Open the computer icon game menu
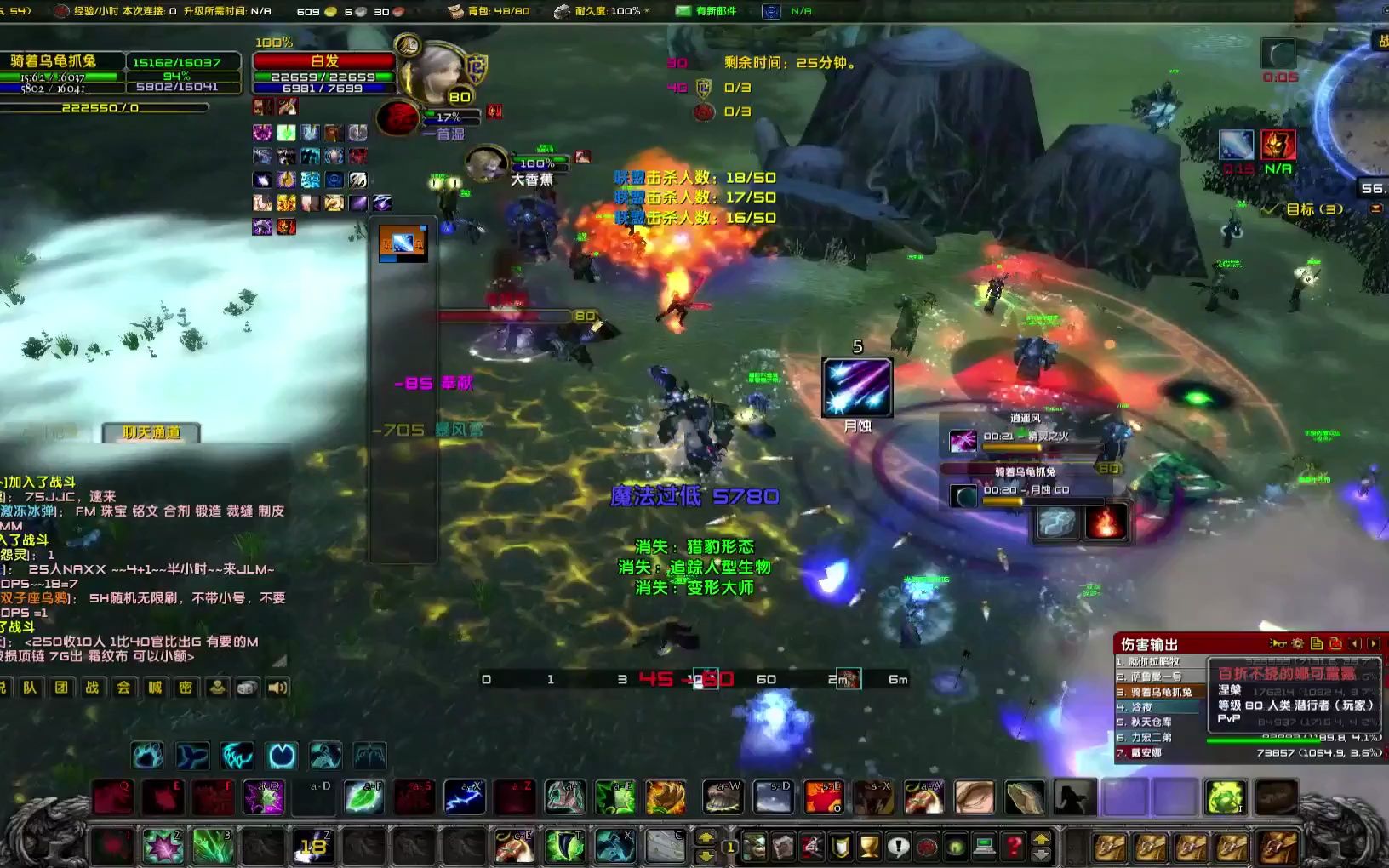The image size is (1389, 868). click(984, 847)
